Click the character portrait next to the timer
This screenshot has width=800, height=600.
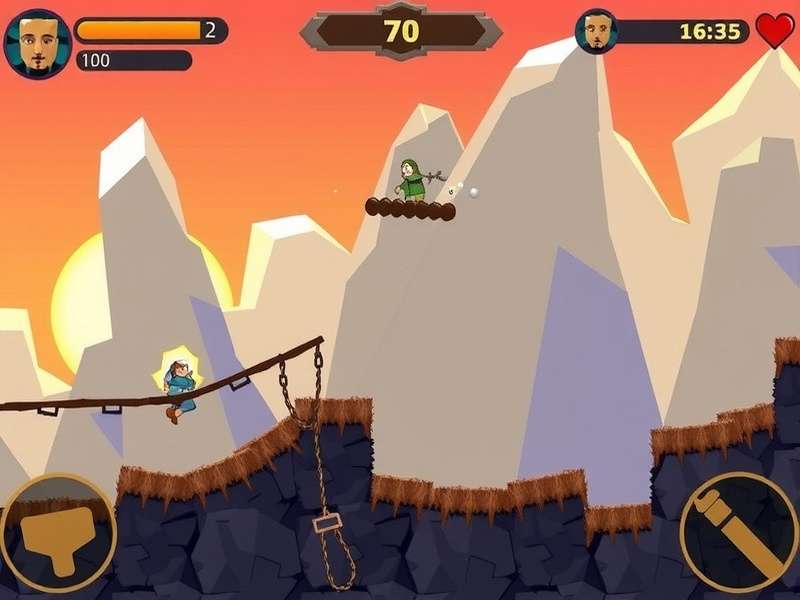[597, 31]
